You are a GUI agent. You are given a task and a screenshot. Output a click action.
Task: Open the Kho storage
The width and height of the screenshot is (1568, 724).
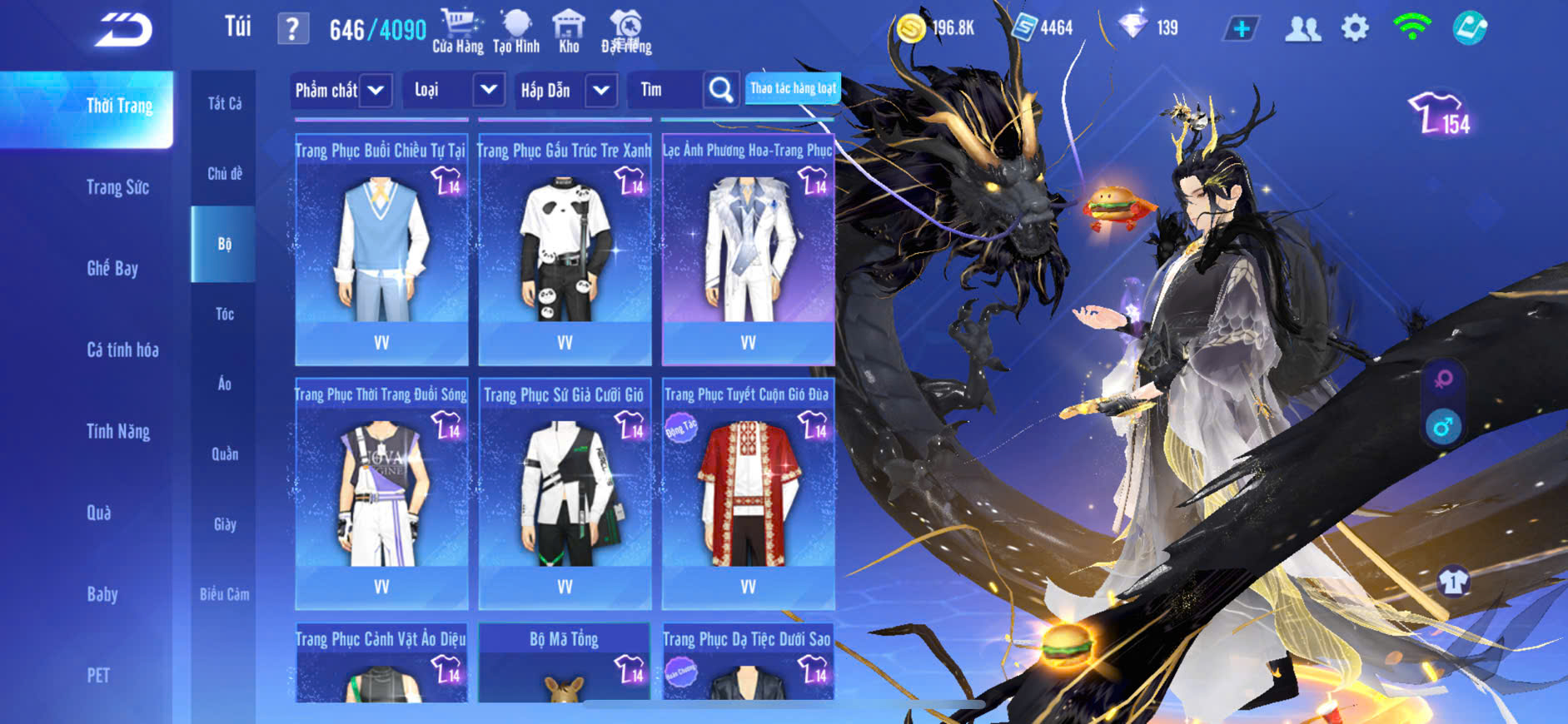(x=569, y=31)
